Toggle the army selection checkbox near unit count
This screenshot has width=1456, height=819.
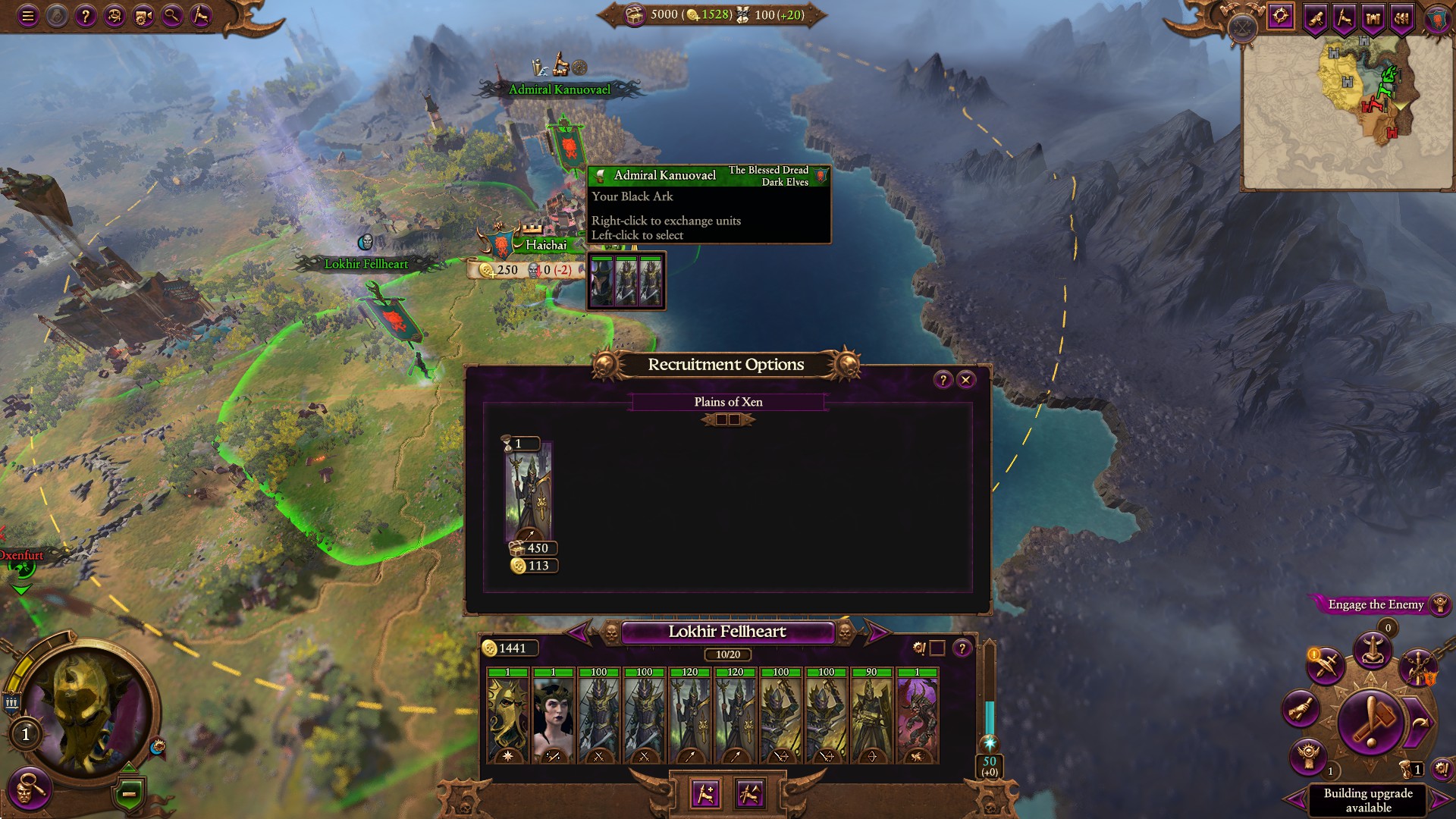pyautogui.click(x=938, y=648)
